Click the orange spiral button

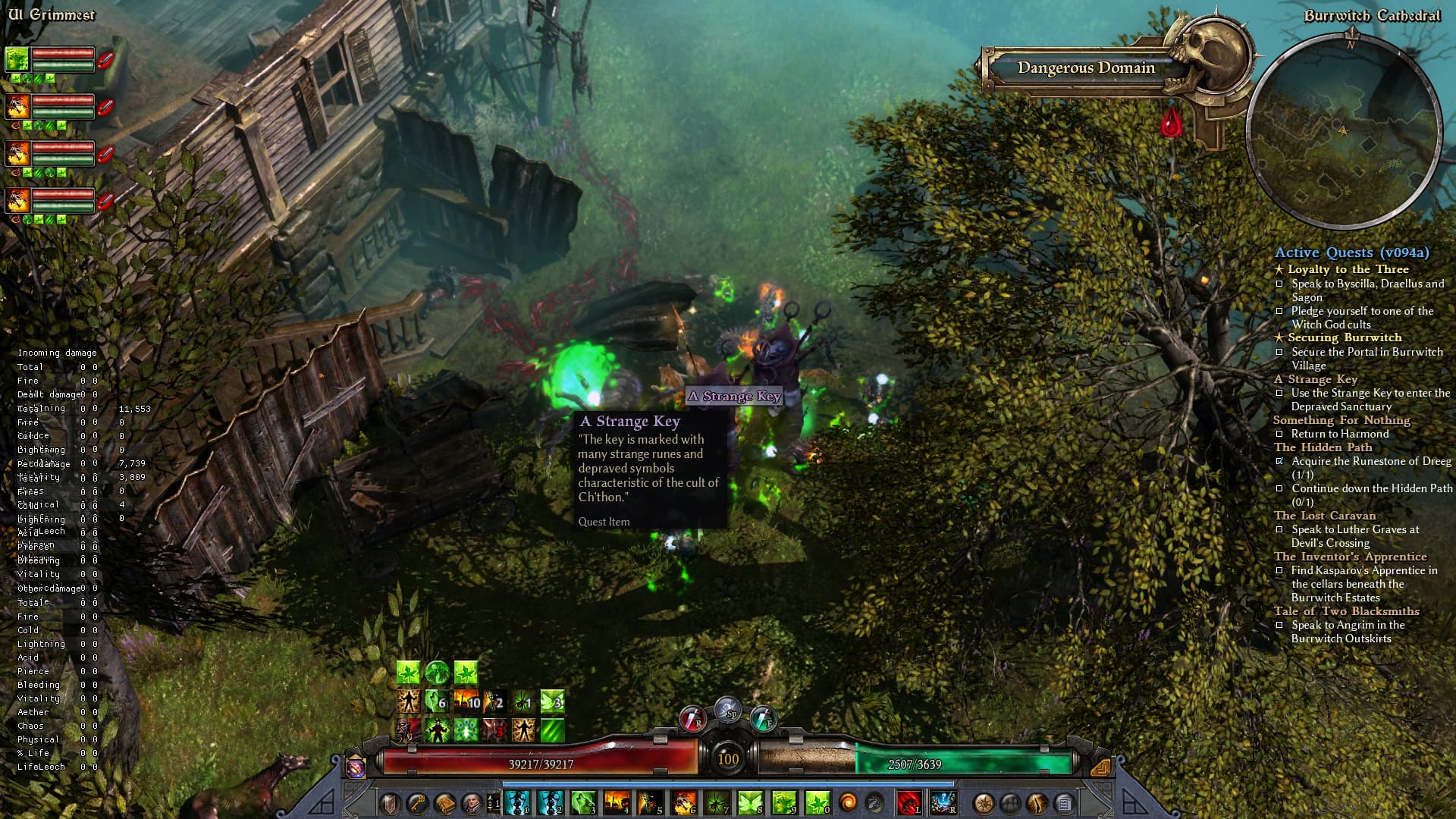(848, 802)
